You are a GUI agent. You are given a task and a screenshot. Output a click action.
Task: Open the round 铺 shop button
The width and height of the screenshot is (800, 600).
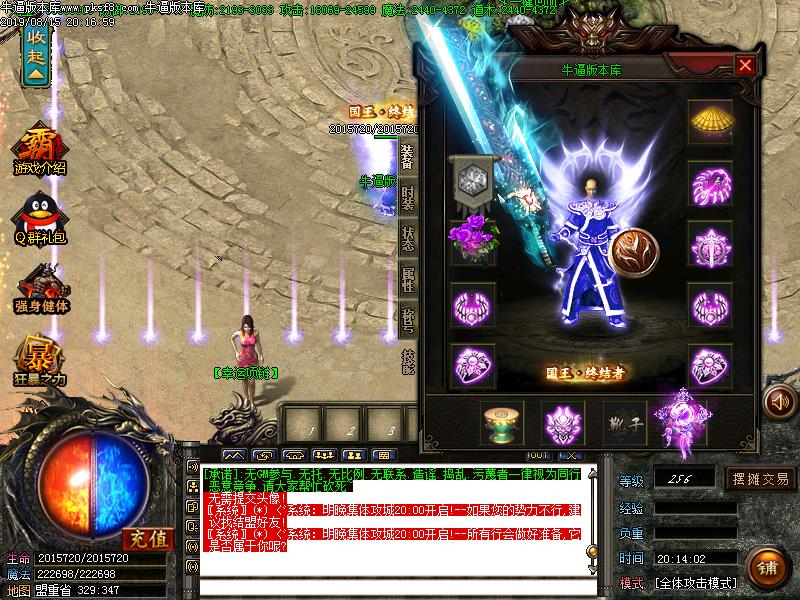pos(765,567)
